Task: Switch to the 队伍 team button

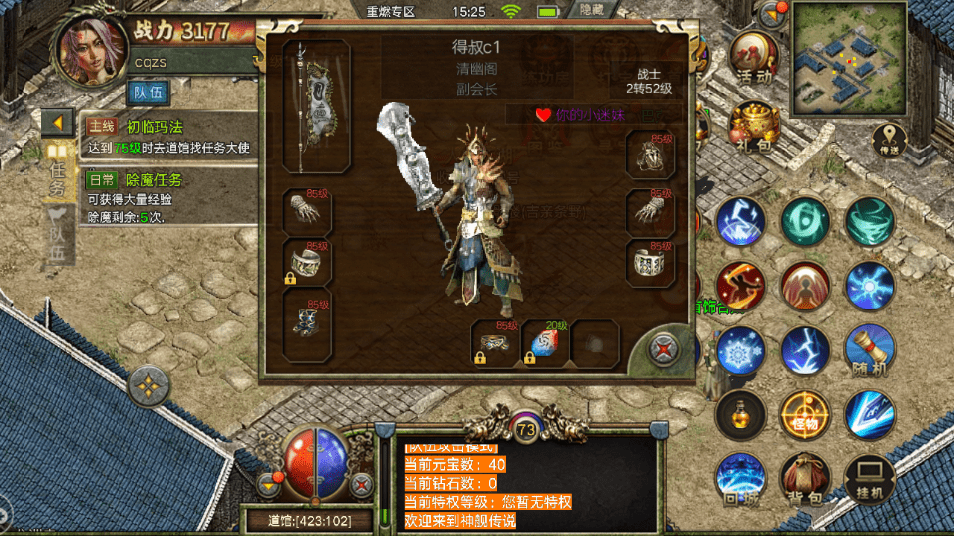Action: (x=148, y=93)
